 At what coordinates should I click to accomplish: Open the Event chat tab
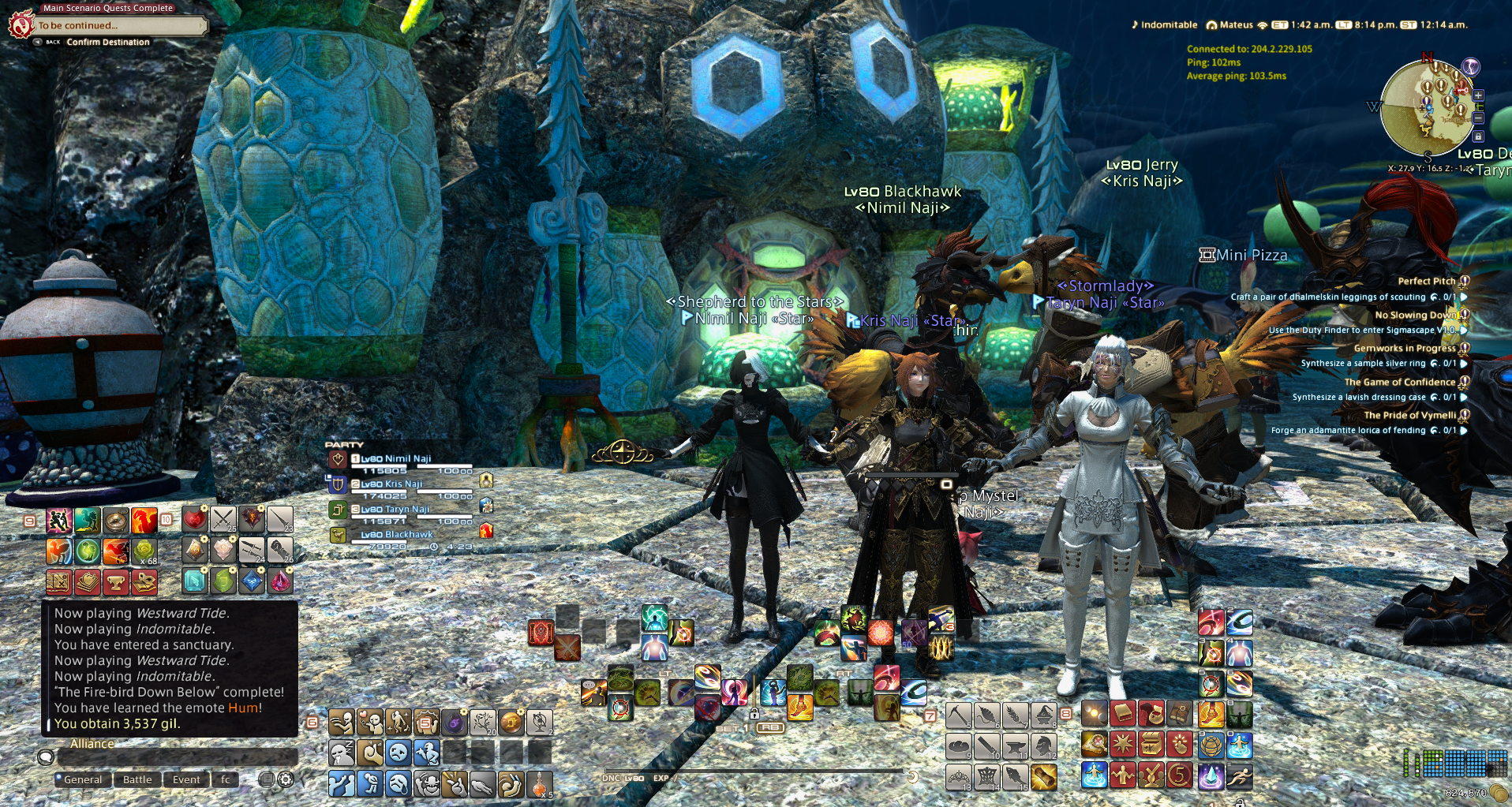[186, 779]
